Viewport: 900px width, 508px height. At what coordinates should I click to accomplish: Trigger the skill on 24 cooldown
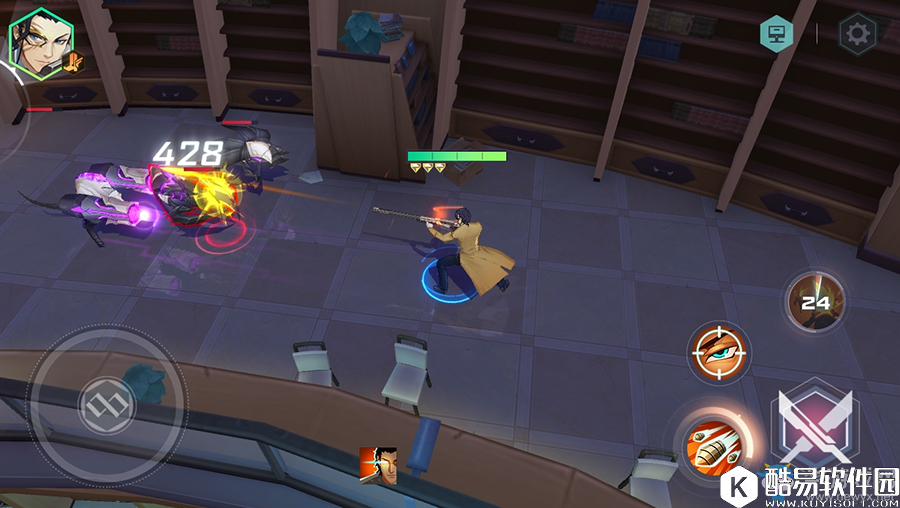point(816,301)
